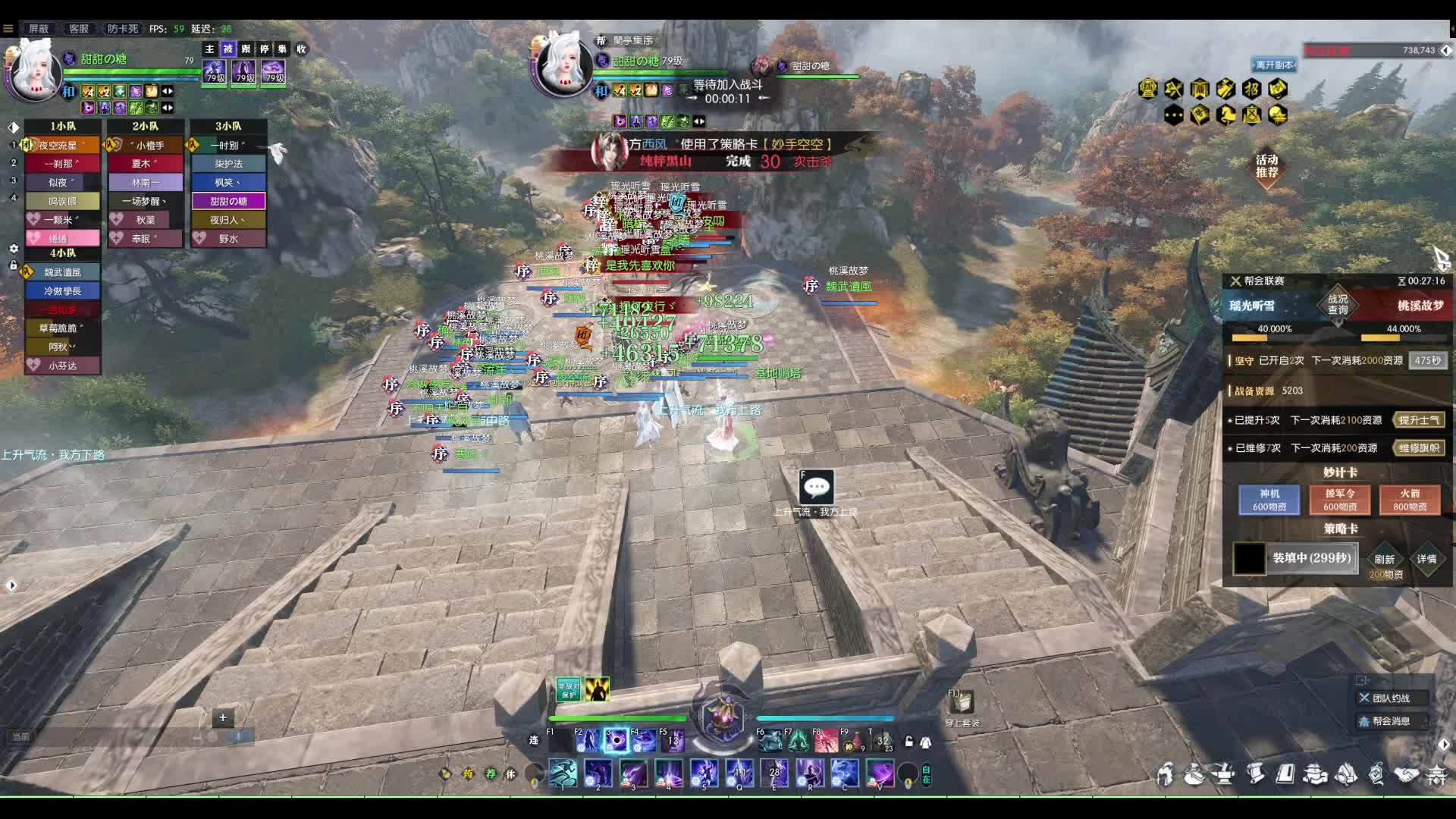The height and width of the screenshot is (819, 1456).
Task: Click the 离开副本 leave instance button
Action: pos(1274,65)
